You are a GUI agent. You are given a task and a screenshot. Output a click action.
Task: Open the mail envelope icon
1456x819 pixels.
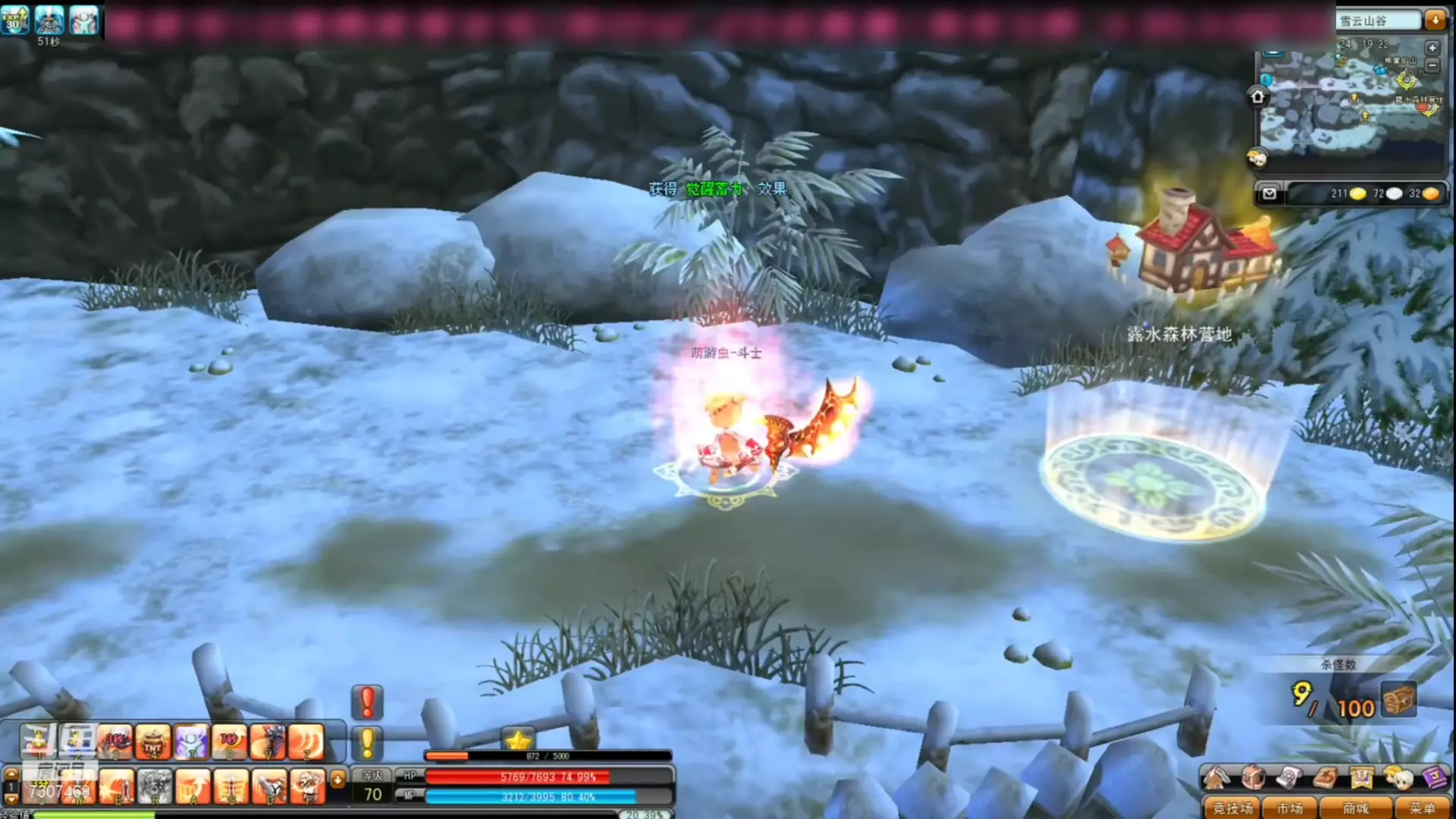pos(1269,194)
